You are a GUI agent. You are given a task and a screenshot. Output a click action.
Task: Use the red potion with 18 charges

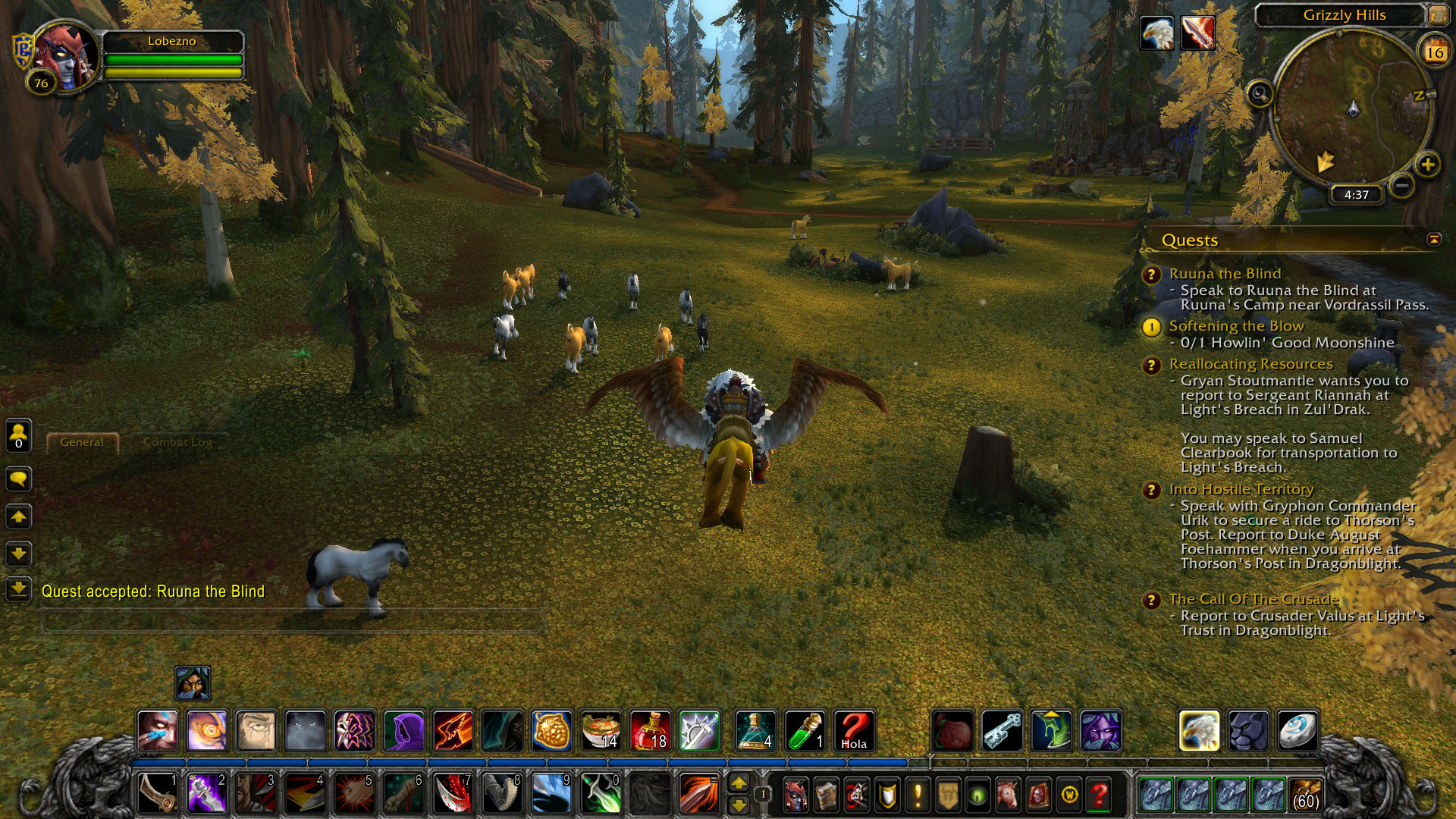click(x=650, y=730)
